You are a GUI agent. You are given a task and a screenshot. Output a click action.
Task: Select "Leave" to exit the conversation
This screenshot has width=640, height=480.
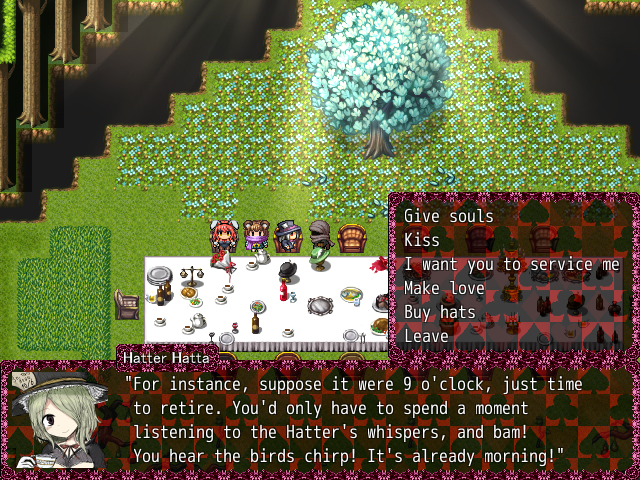tap(426, 336)
